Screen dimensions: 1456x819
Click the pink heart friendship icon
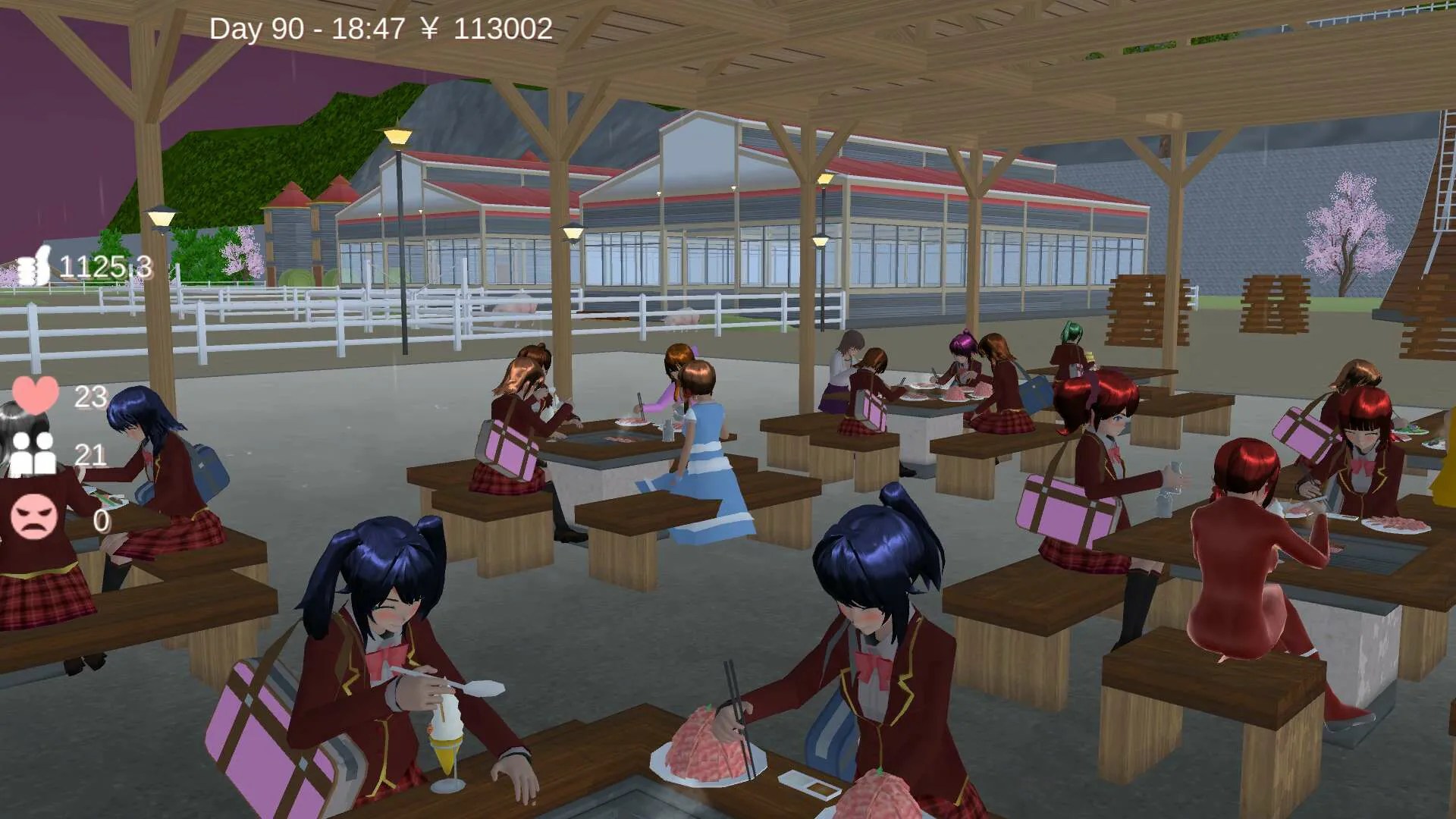[x=36, y=395]
